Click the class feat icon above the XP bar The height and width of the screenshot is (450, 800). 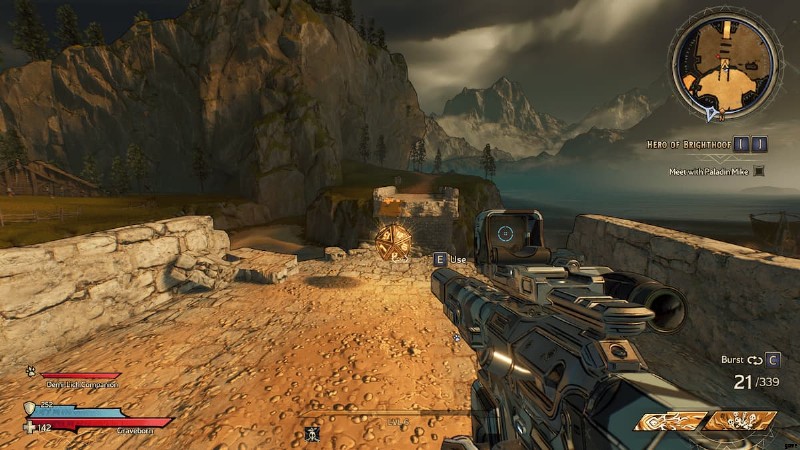[311, 433]
